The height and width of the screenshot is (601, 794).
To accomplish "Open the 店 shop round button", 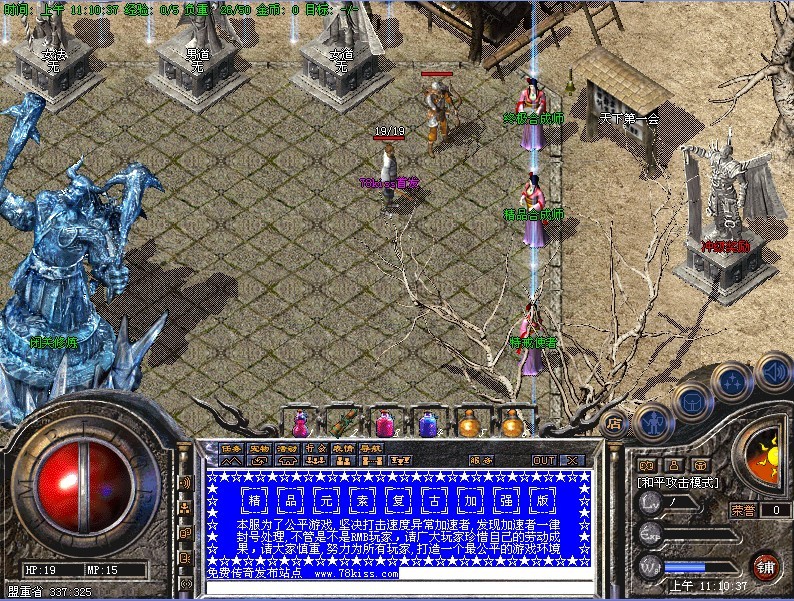I will [x=614, y=423].
